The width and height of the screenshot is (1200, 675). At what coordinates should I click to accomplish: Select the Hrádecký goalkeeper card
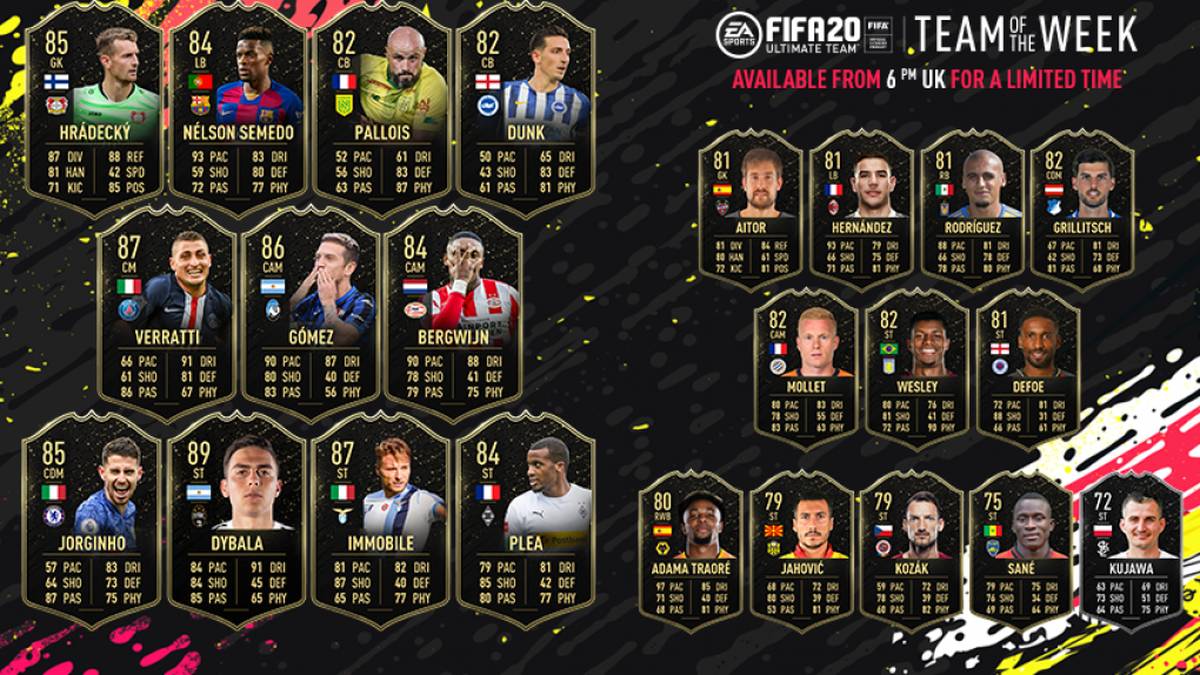pyautogui.click(x=95, y=110)
